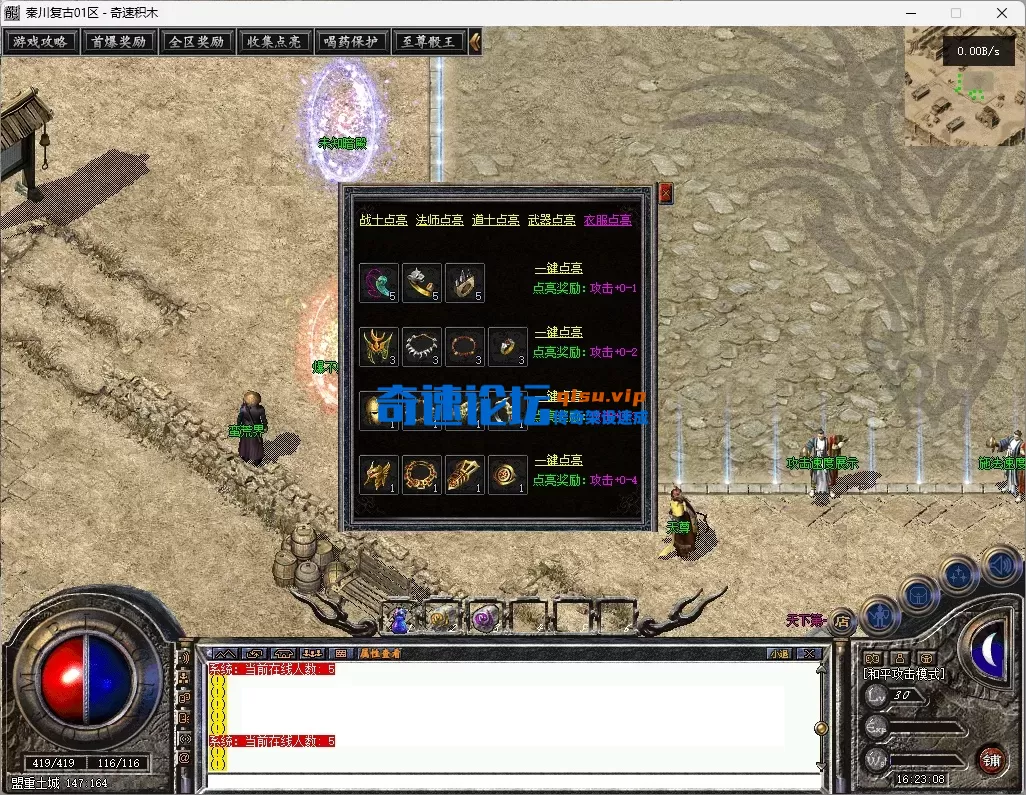Click the 首爆奖励 first-drop reward button
The height and width of the screenshot is (795, 1026).
point(118,42)
